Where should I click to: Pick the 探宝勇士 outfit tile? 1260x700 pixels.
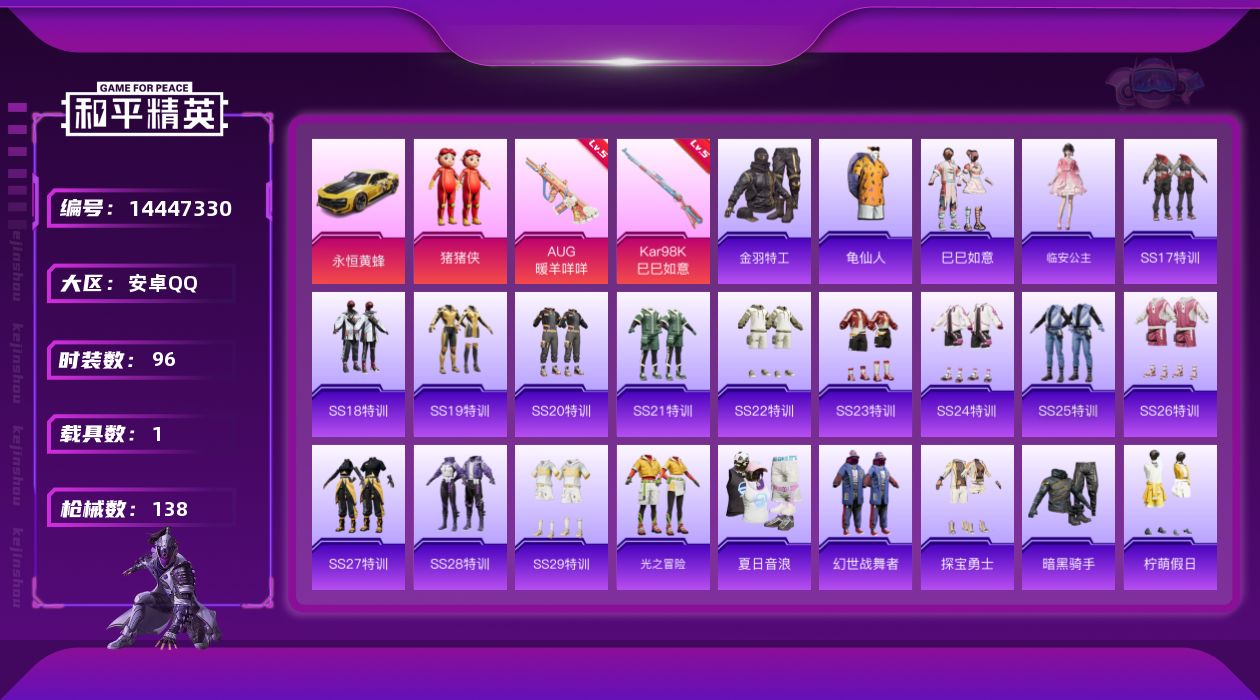[967, 517]
